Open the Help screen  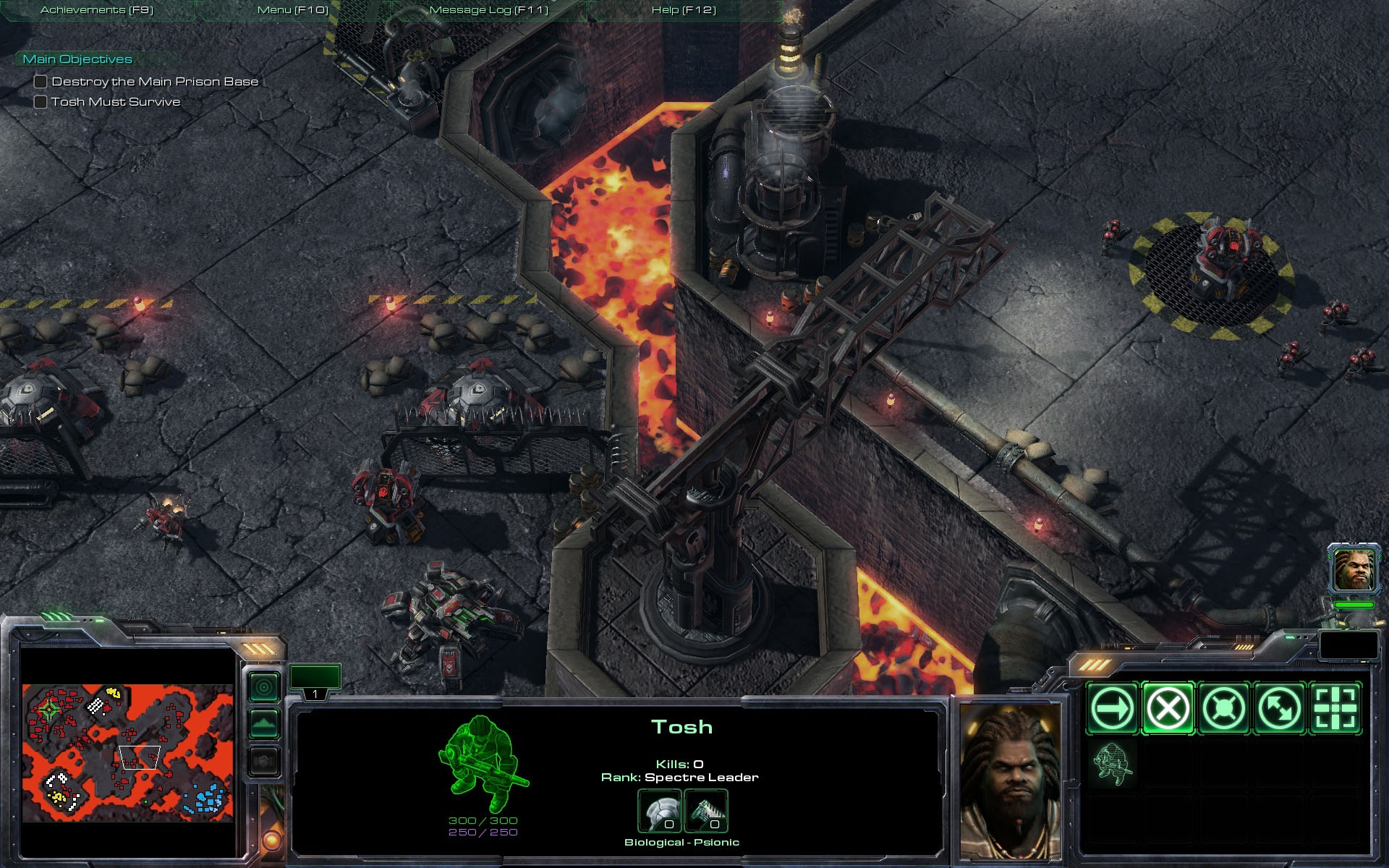point(684,10)
